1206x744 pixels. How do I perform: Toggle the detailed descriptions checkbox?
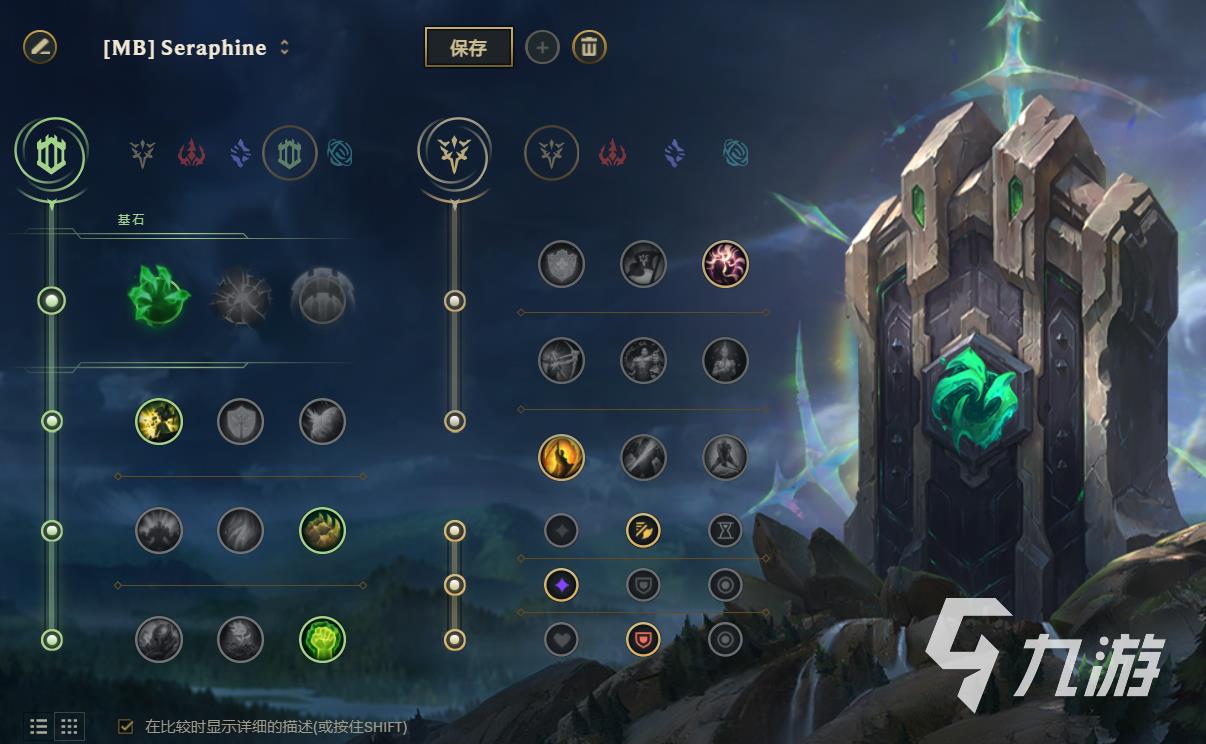pyautogui.click(x=126, y=727)
